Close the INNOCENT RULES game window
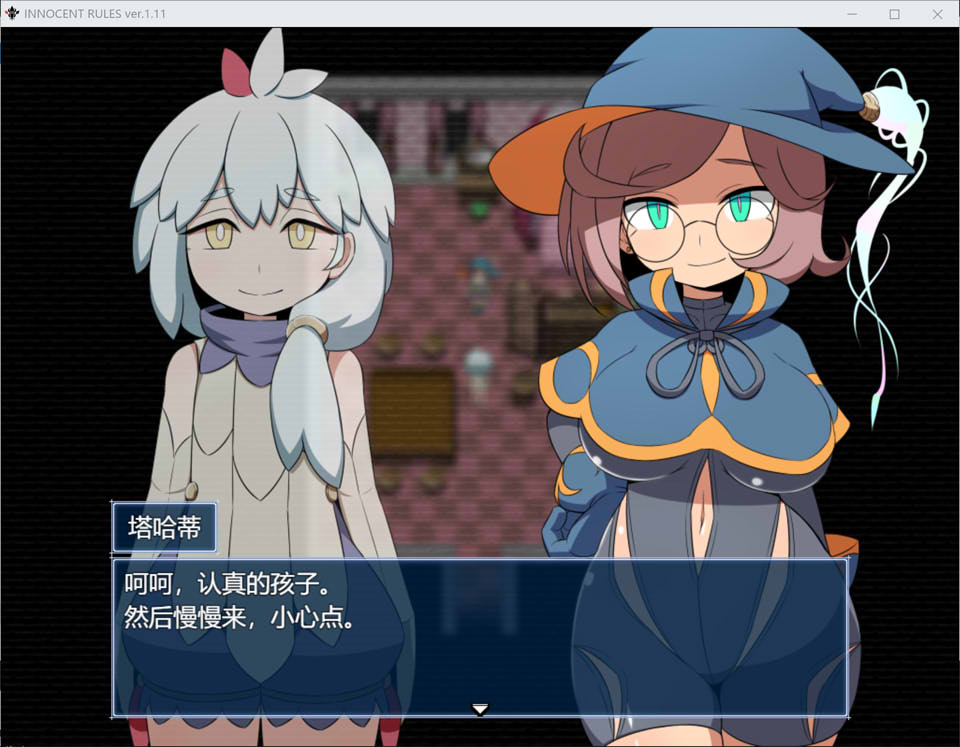Image resolution: width=960 pixels, height=747 pixels. (x=937, y=14)
